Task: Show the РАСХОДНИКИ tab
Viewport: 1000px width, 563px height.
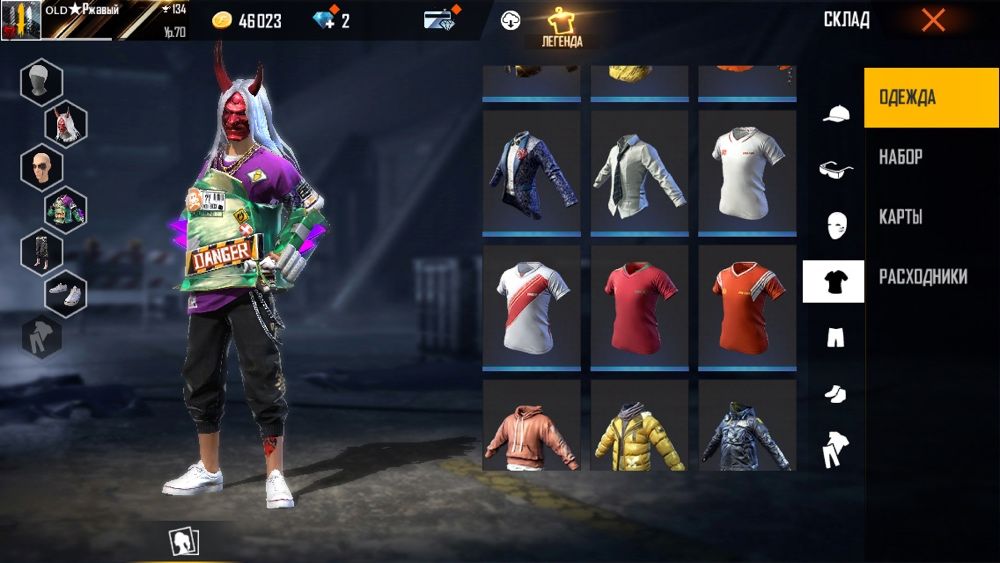Action: tap(923, 277)
